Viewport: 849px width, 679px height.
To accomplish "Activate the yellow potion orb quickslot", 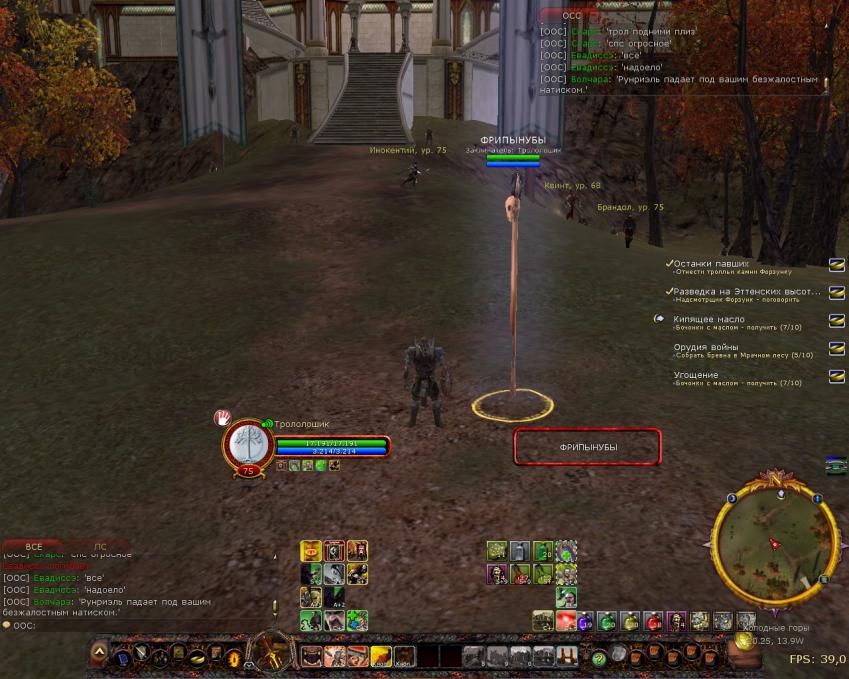I will tap(630, 621).
